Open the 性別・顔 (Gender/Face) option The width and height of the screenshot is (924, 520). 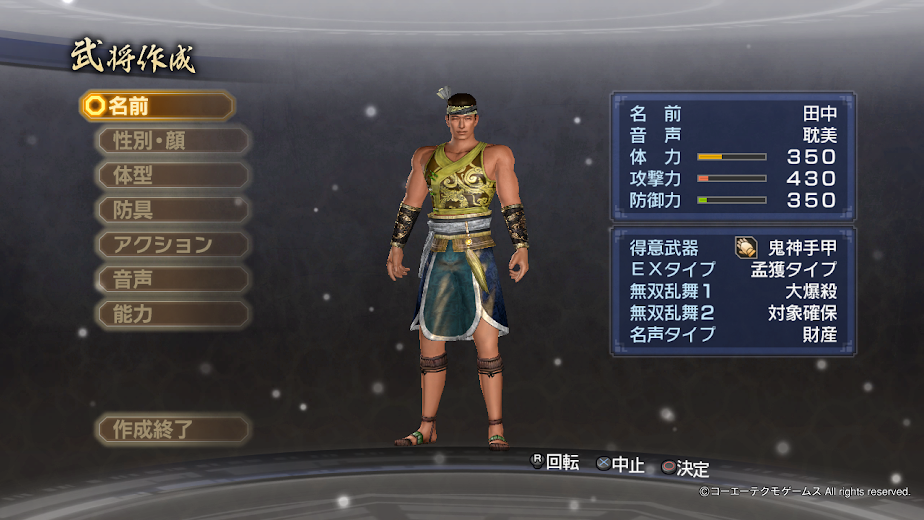[x=172, y=140]
